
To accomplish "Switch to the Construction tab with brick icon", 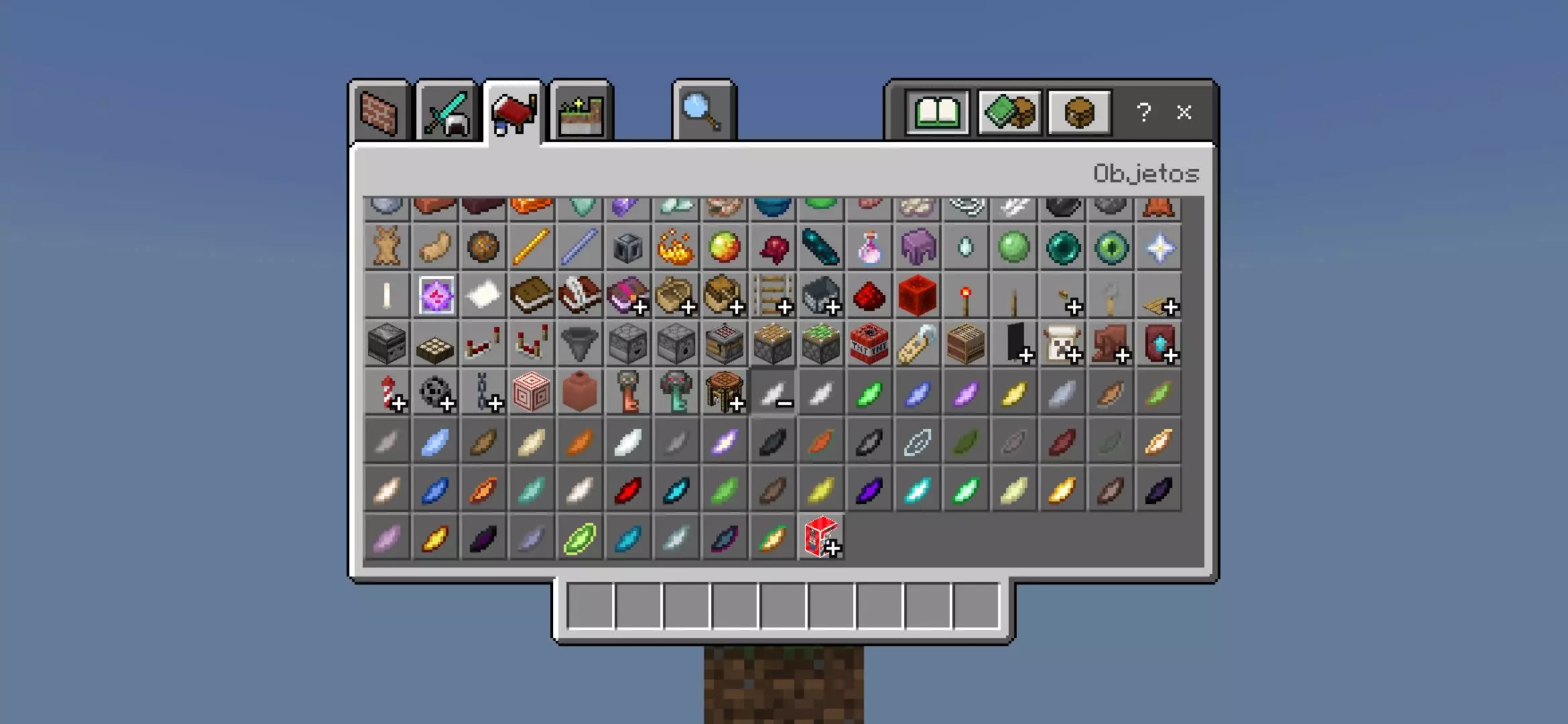I will coord(379,113).
